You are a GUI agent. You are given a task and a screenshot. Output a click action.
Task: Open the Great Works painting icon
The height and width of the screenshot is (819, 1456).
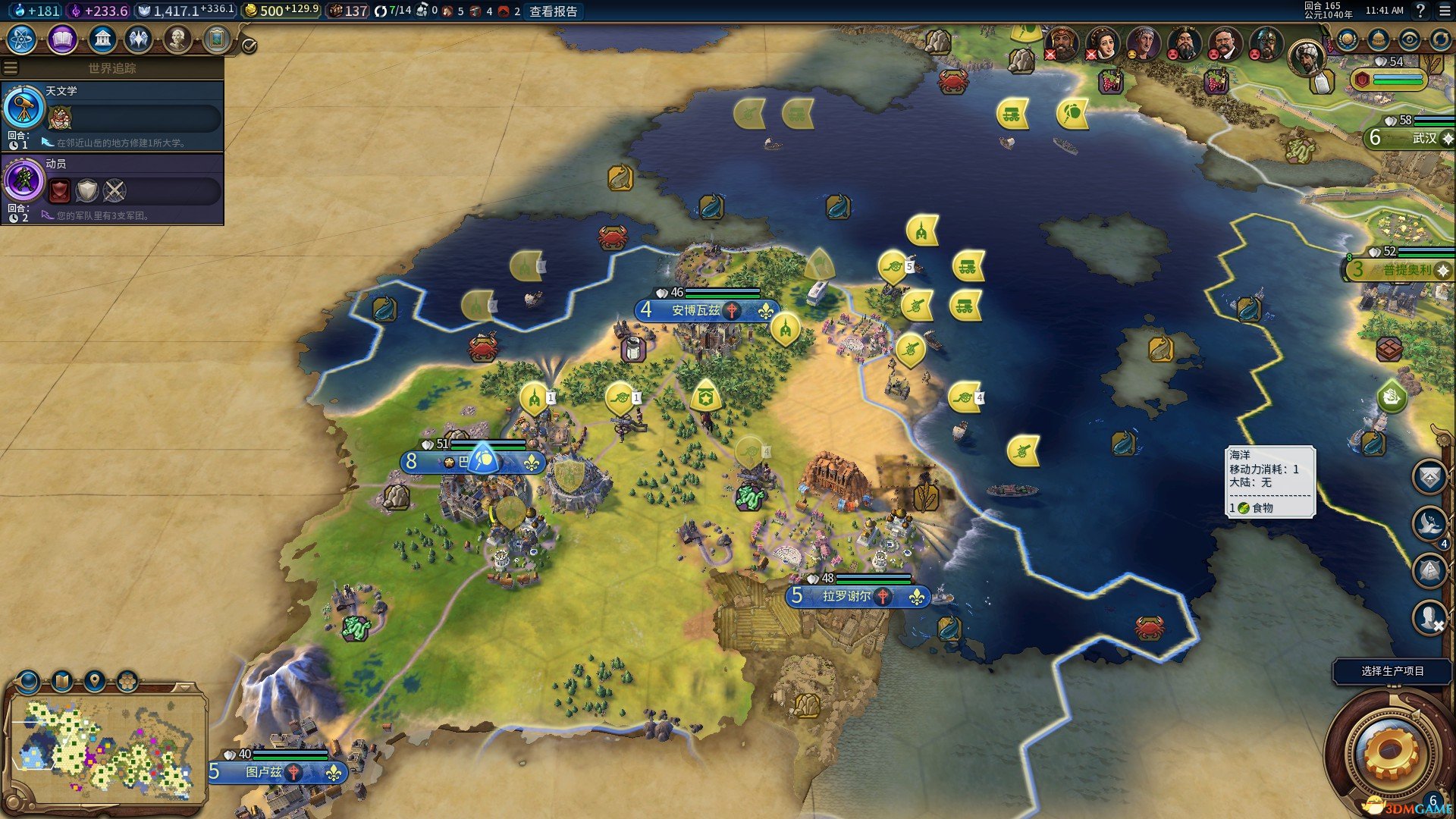point(217,39)
